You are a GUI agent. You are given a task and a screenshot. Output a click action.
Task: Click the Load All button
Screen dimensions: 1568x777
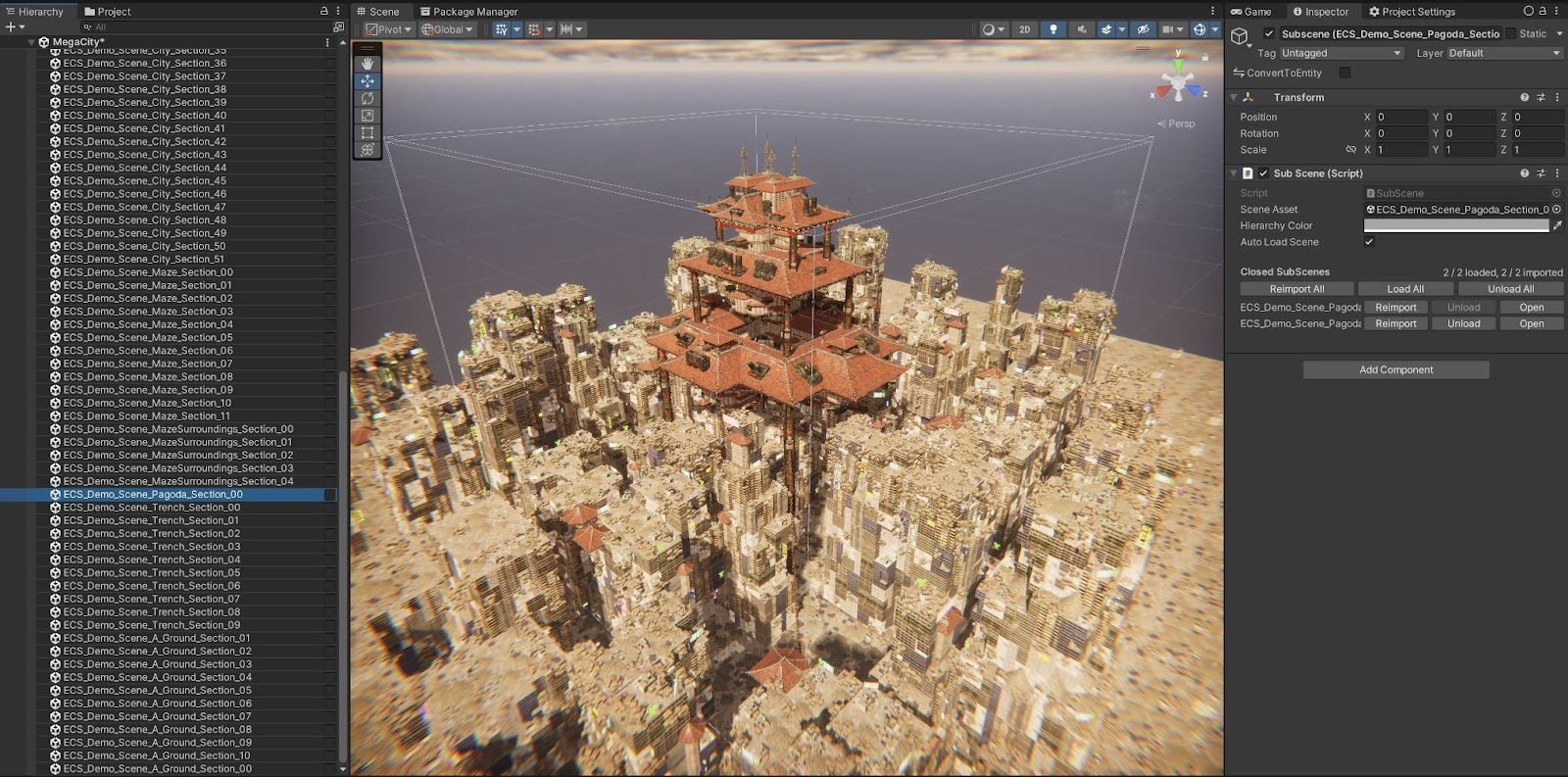[x=1405, y=289]
